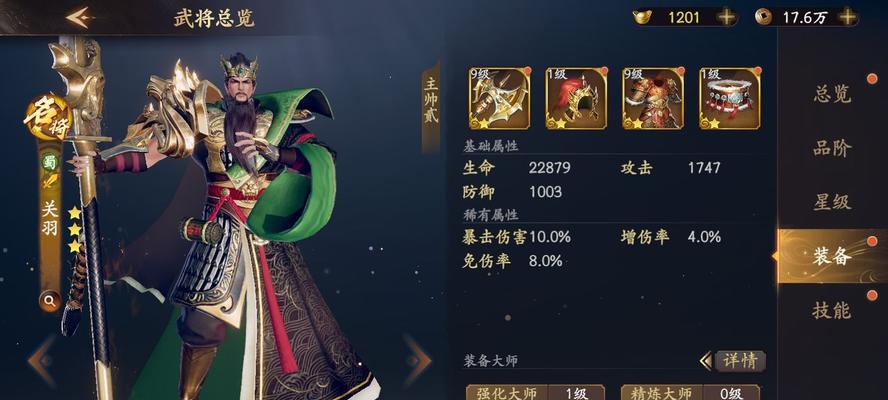This screenshot has height=400, width=888.
Task: Show the previous general with left arrow
Action: 40,360
